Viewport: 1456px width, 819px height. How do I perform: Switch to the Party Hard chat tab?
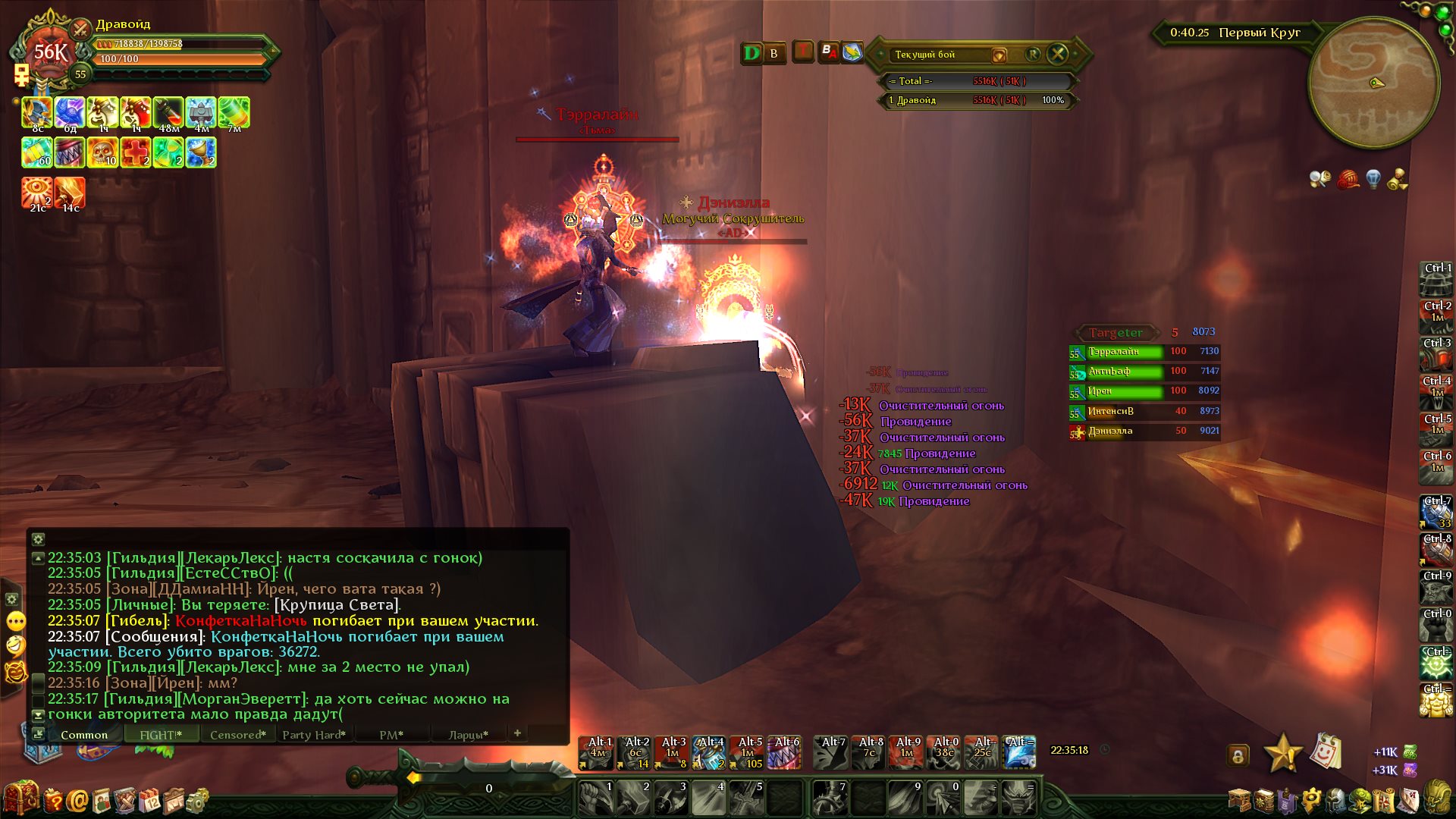pos(313,735)
